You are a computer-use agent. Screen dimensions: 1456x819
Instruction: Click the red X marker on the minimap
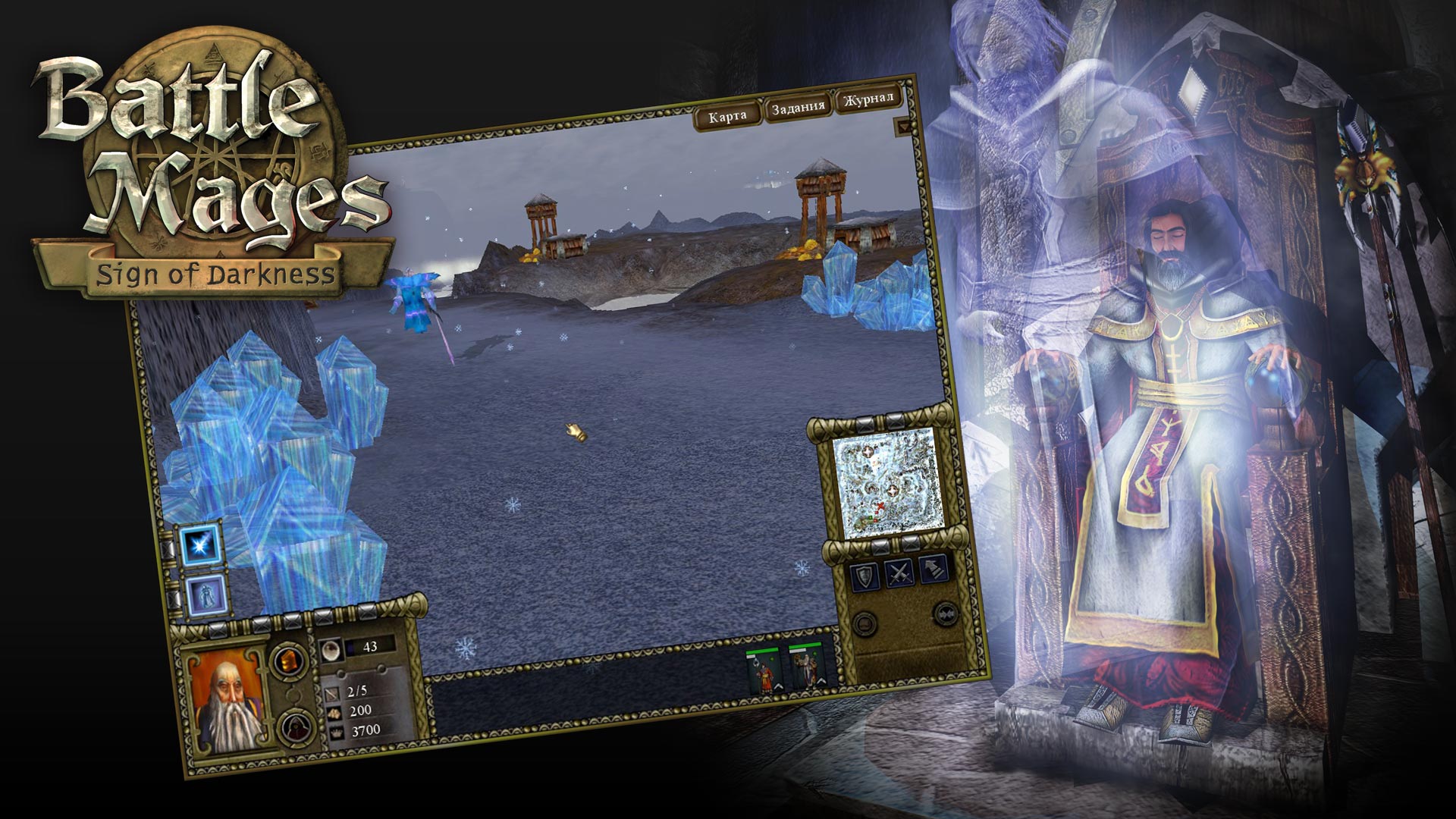click(880, 505)
